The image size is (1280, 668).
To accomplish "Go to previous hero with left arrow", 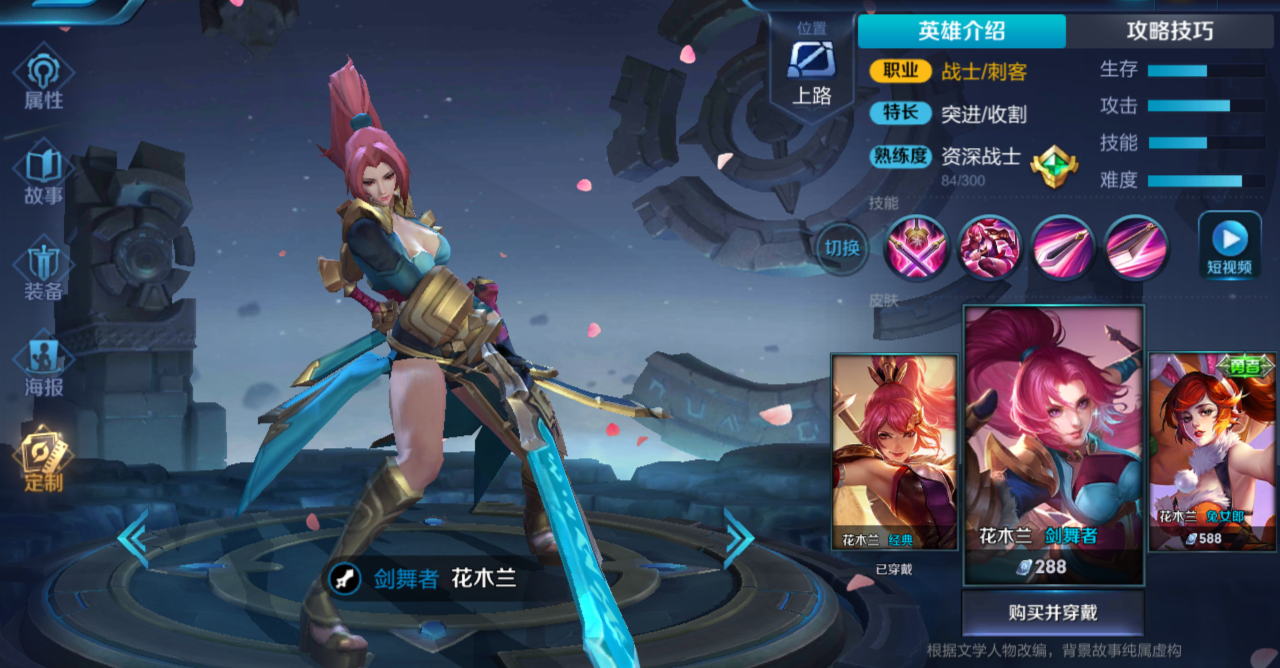I will (x=133, y=538).
